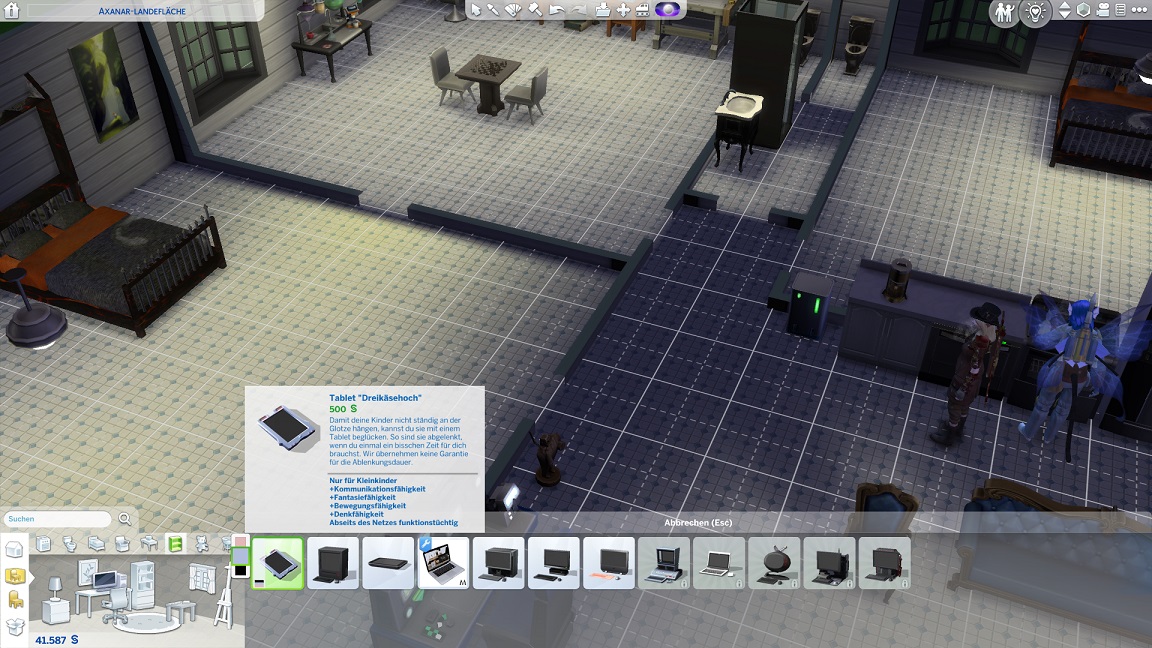Select the green bookshelf category tab
Image resolution: width=1152 pixels, height=648 pixels.
pos(175,544)
